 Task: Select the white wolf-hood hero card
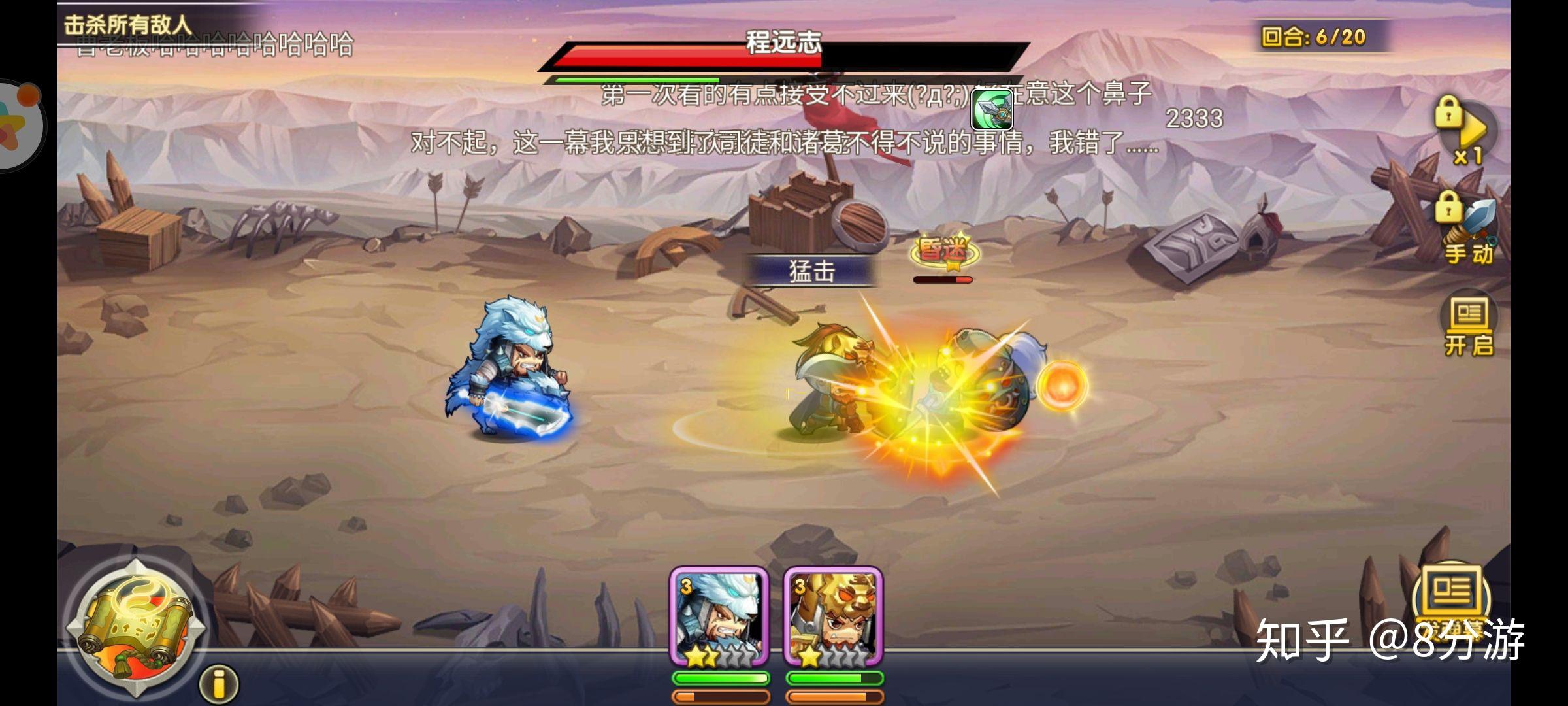click(x=719, y=616)
